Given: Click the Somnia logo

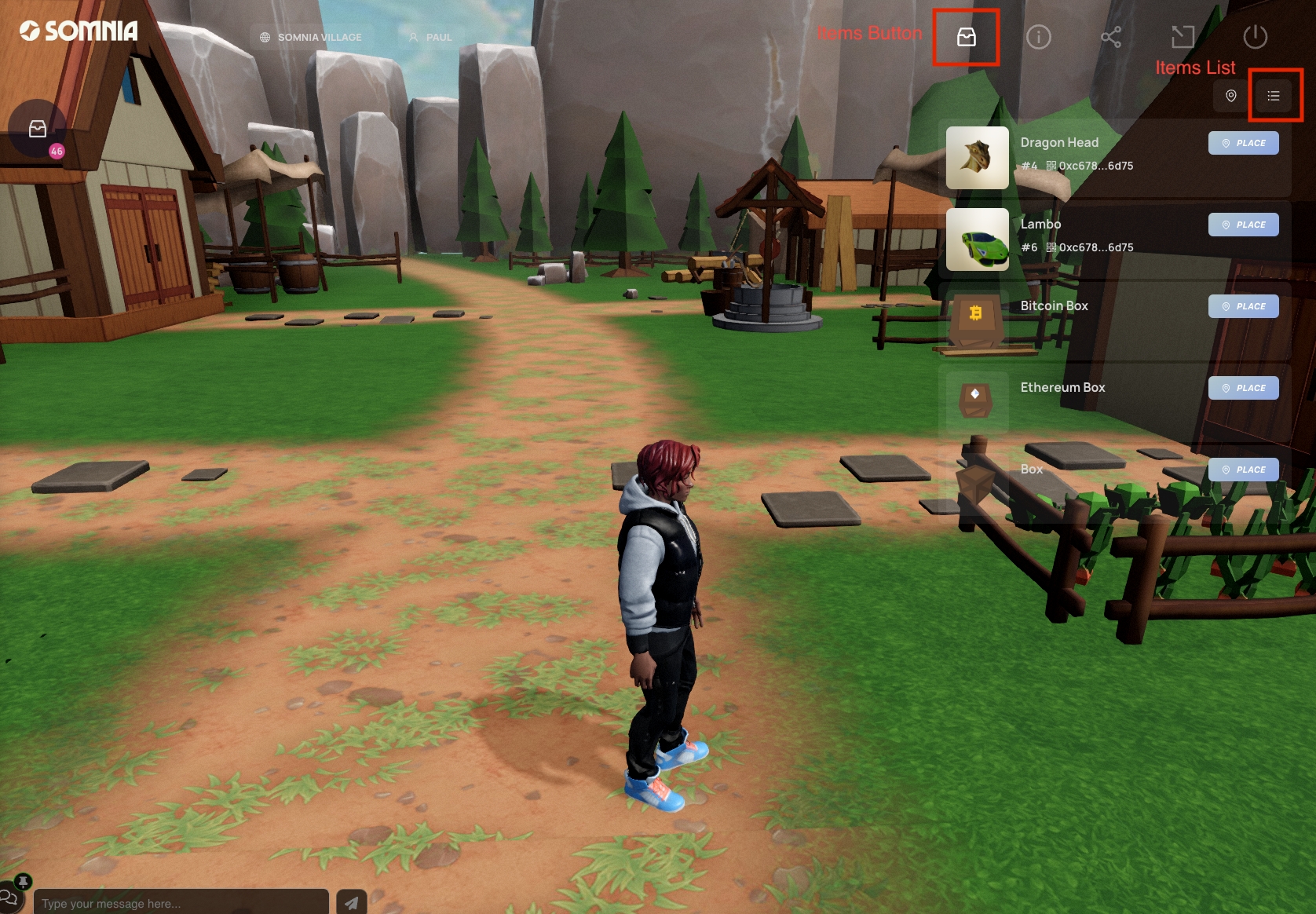Looking at the screenshot, I should click(79, 31).
